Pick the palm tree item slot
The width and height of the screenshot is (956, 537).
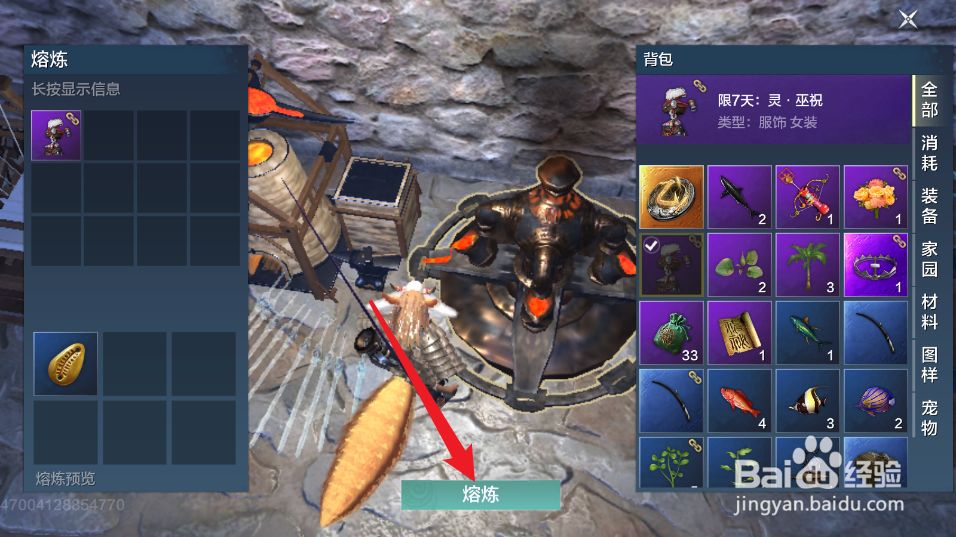807,265
